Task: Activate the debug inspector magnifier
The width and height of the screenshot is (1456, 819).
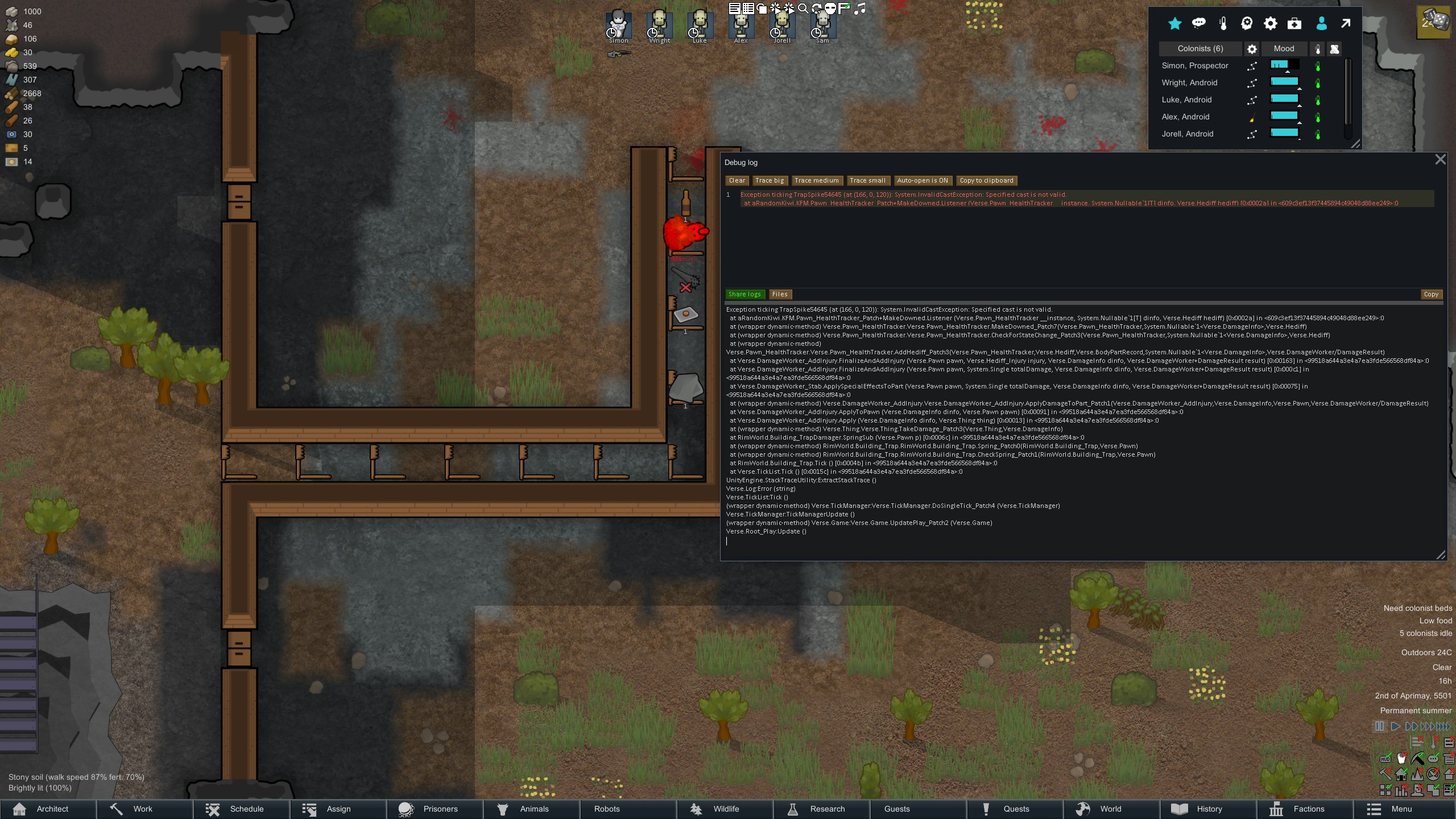Action: point(803,9)
